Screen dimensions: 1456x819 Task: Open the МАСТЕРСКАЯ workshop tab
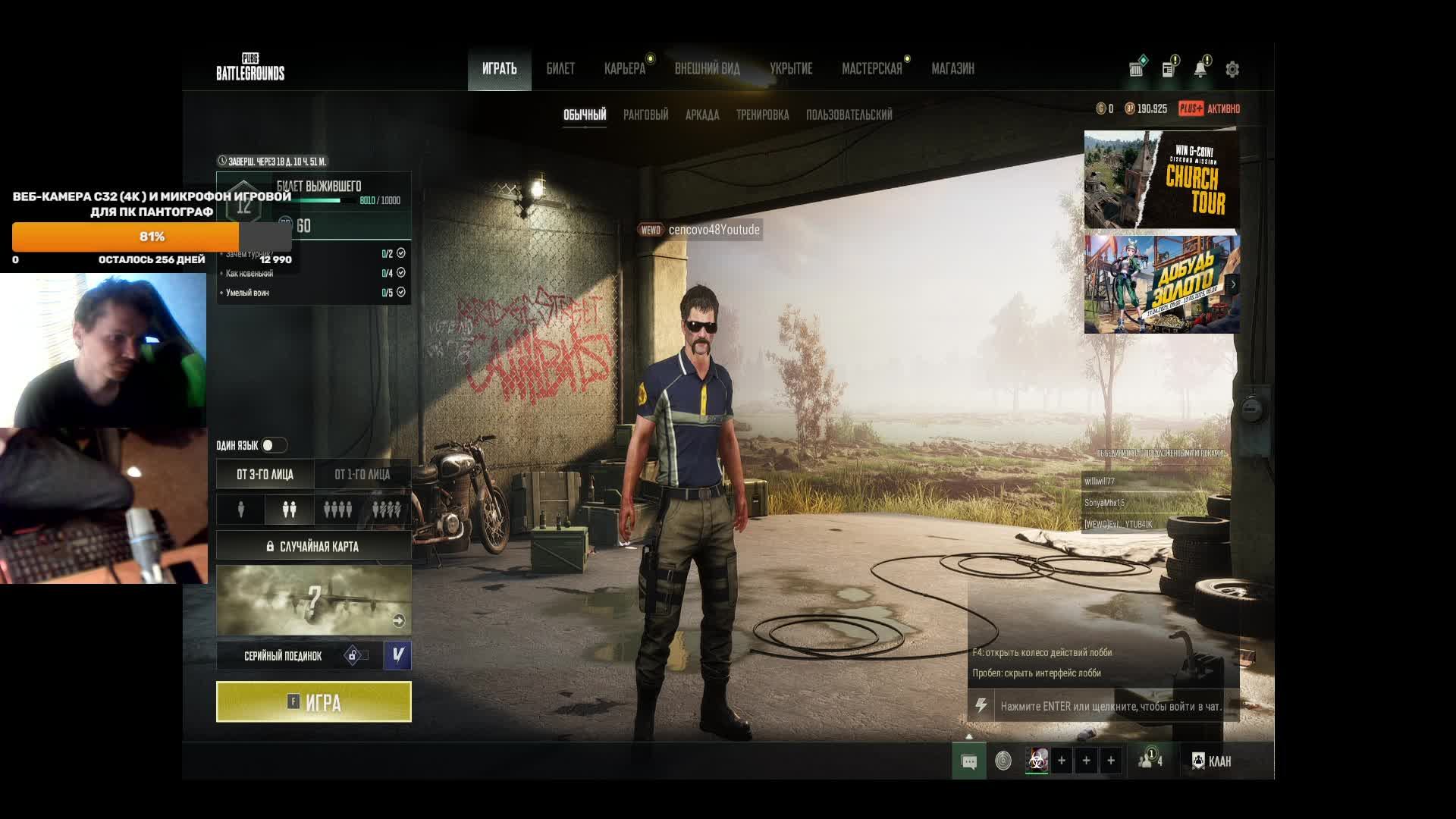[x=871, y=69]
